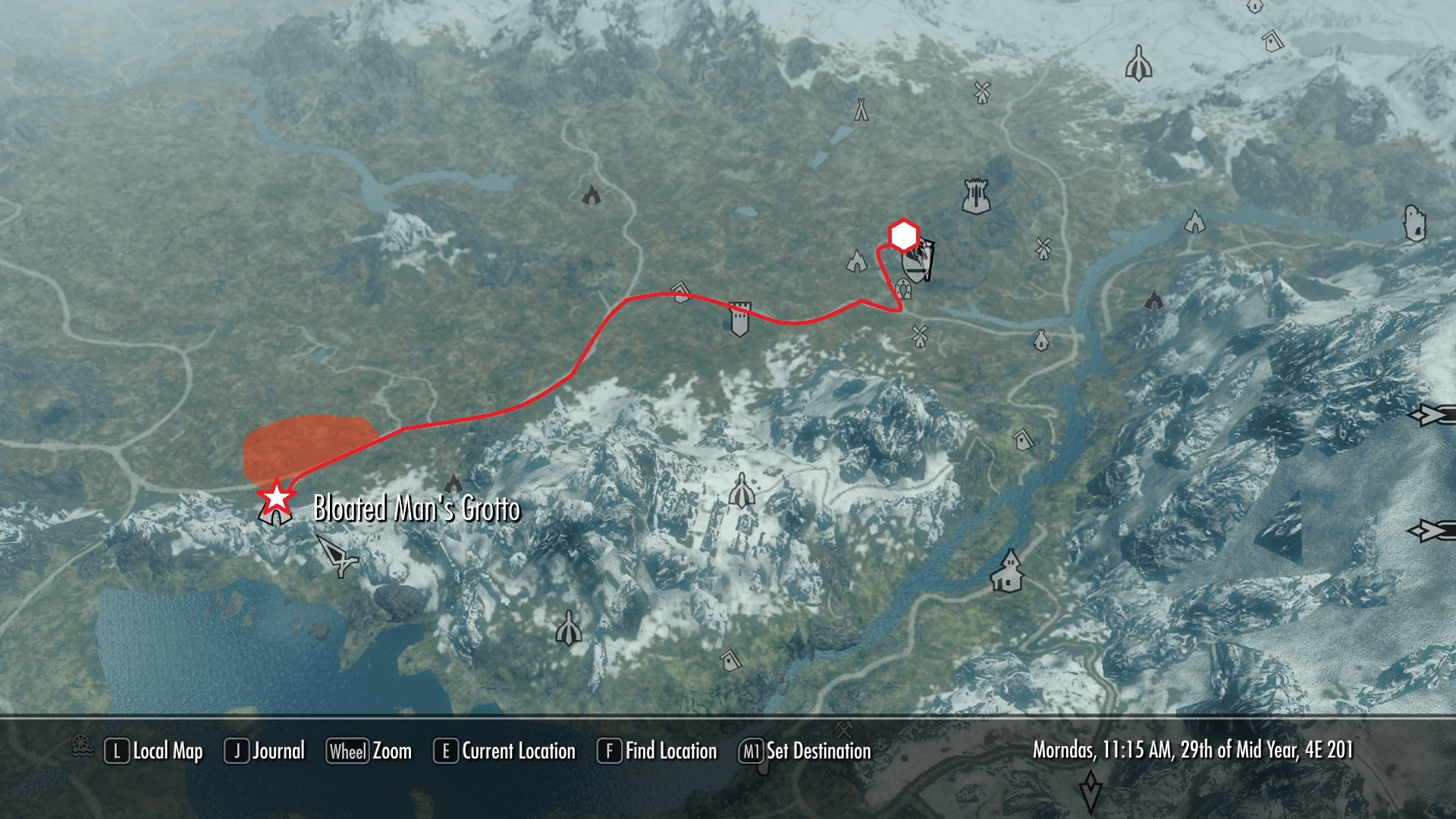Open the Journal from the map bar
1456x819 pixels.
coord(265,751)
